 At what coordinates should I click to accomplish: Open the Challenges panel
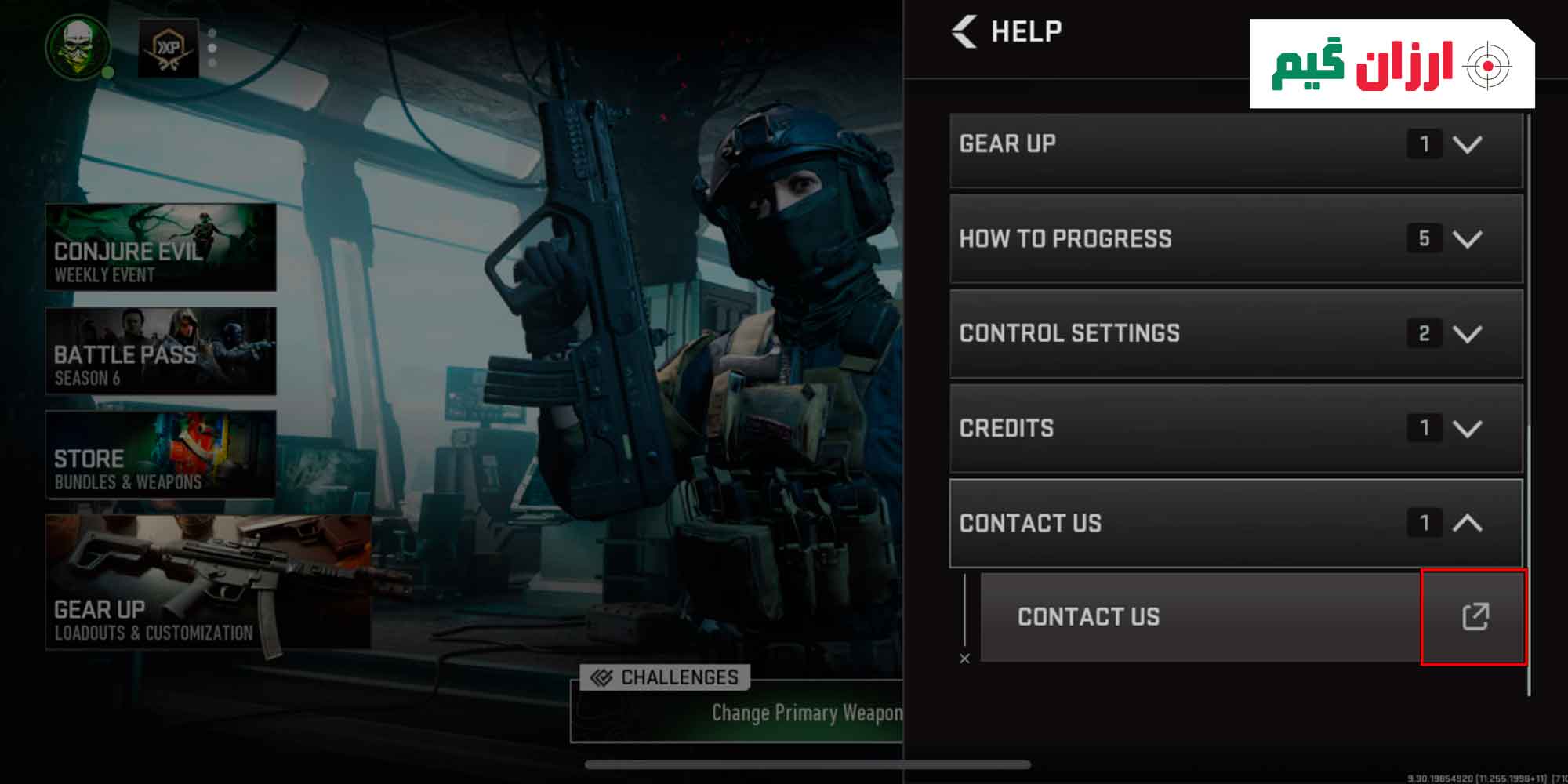[665, 677]
